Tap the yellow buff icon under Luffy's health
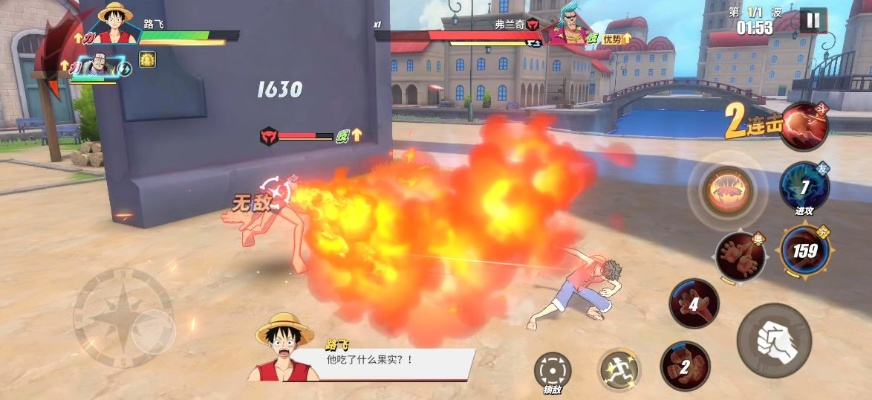The height and width of the screenshot is (400, 872). click(x=147, y=59)
